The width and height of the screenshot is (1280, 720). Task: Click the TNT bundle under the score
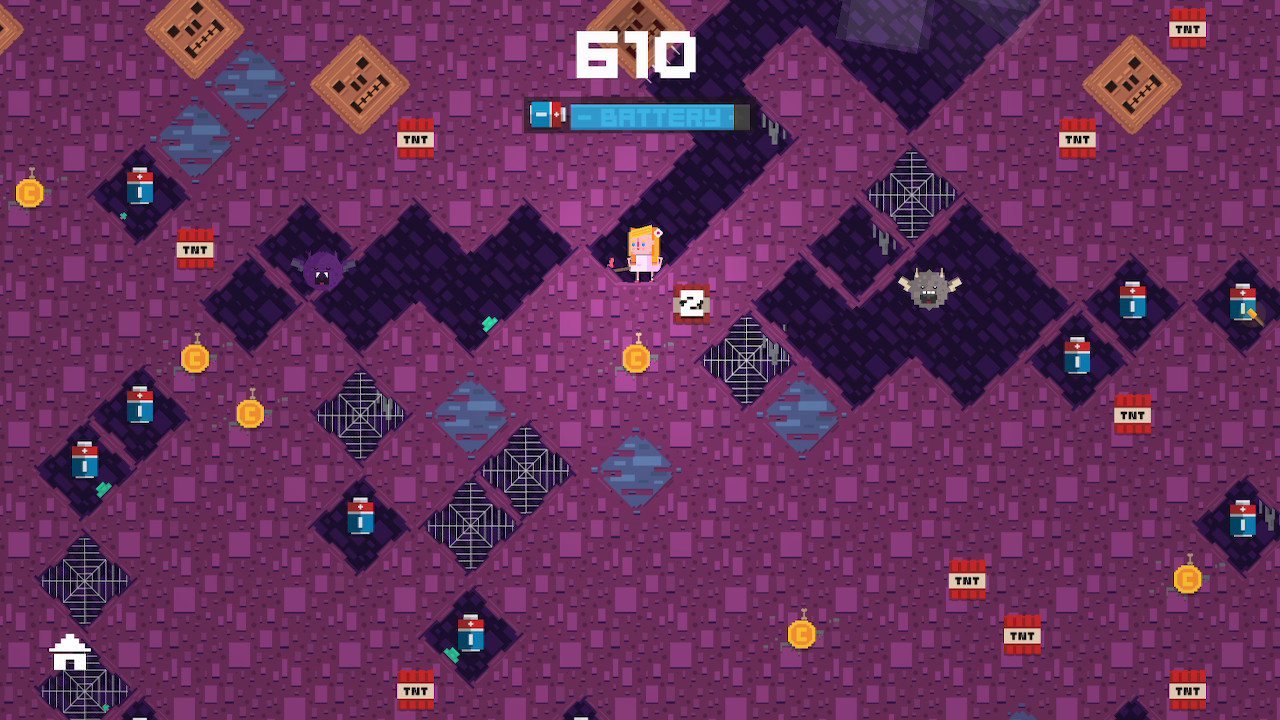tap(415, 139)
